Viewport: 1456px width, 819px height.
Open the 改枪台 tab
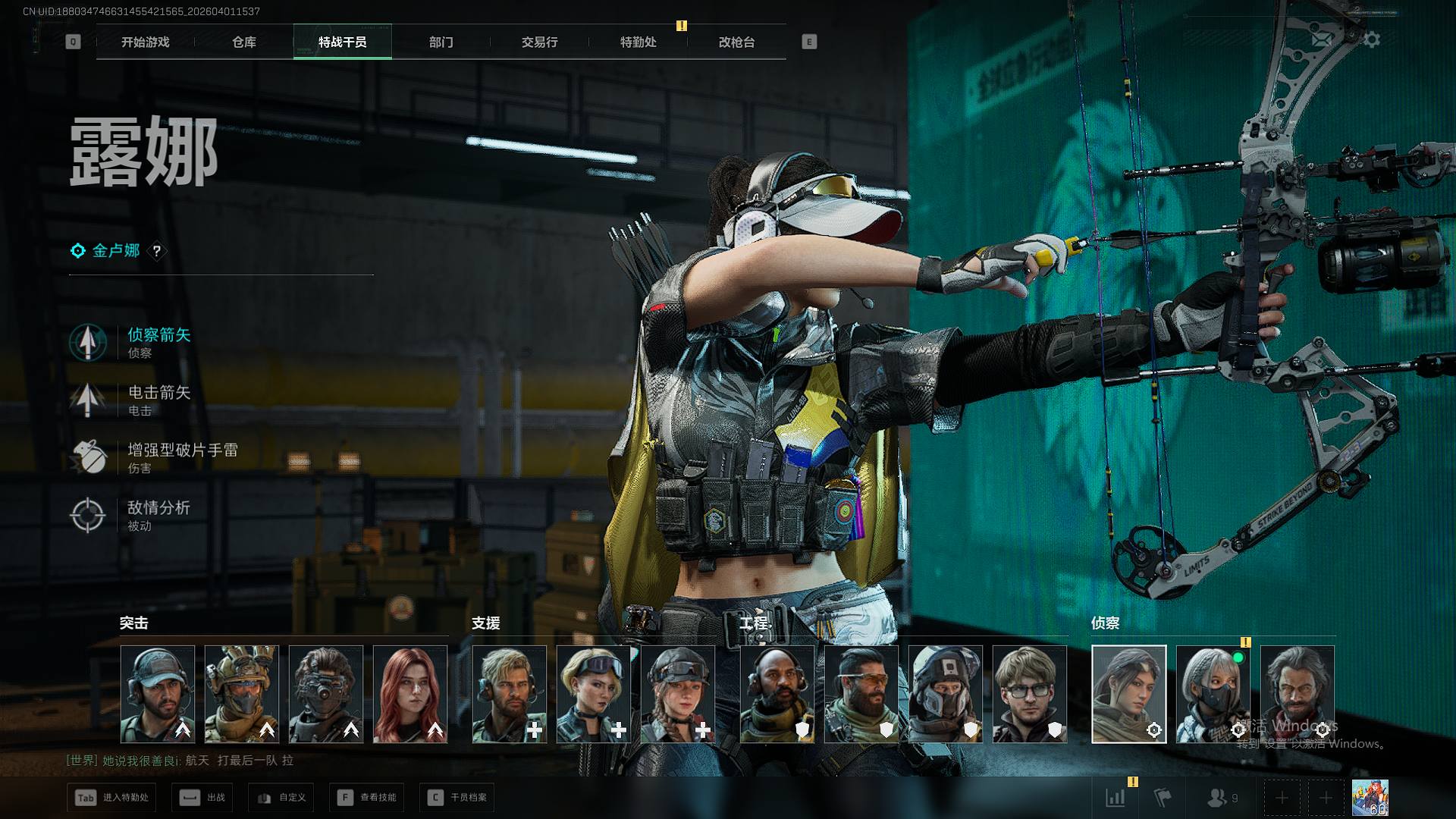[x=736, y=42]
